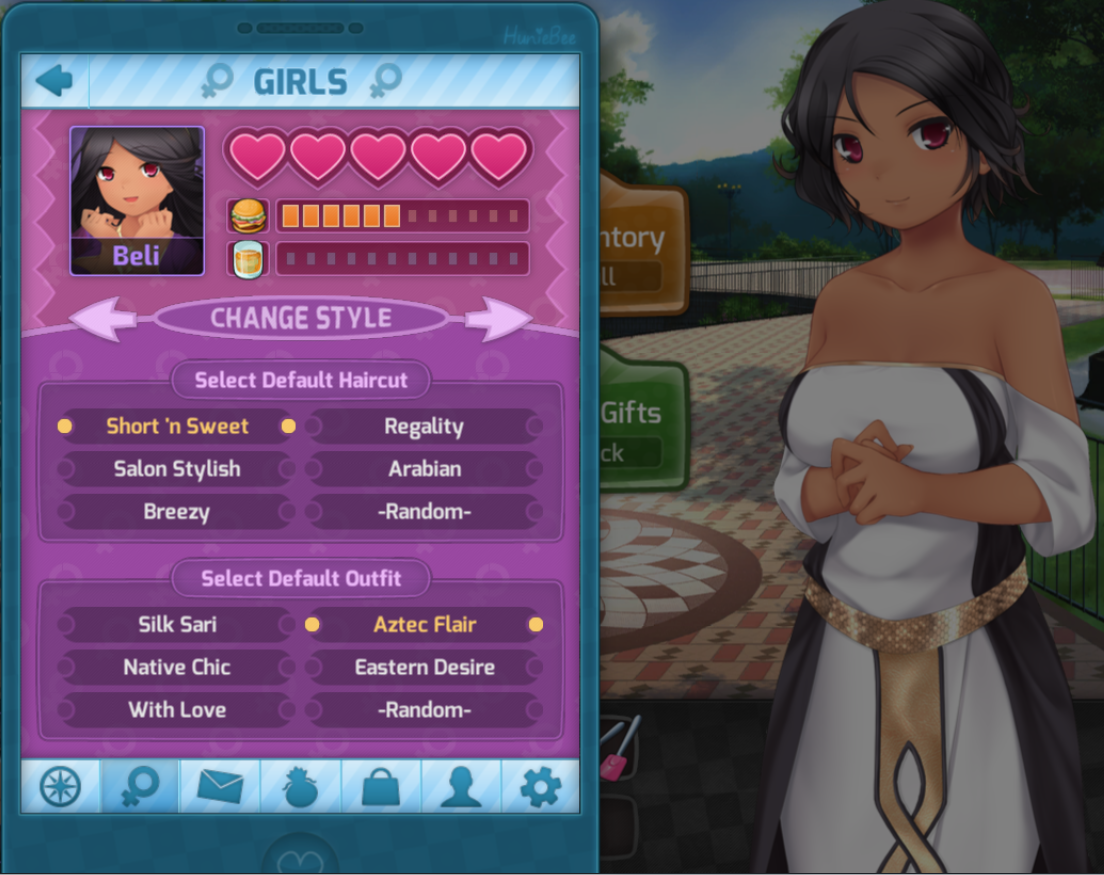Screen dimensions: 1104x875
Task: Open the gear settings tab
Action: pyautogui.click(x=541, y=787)
